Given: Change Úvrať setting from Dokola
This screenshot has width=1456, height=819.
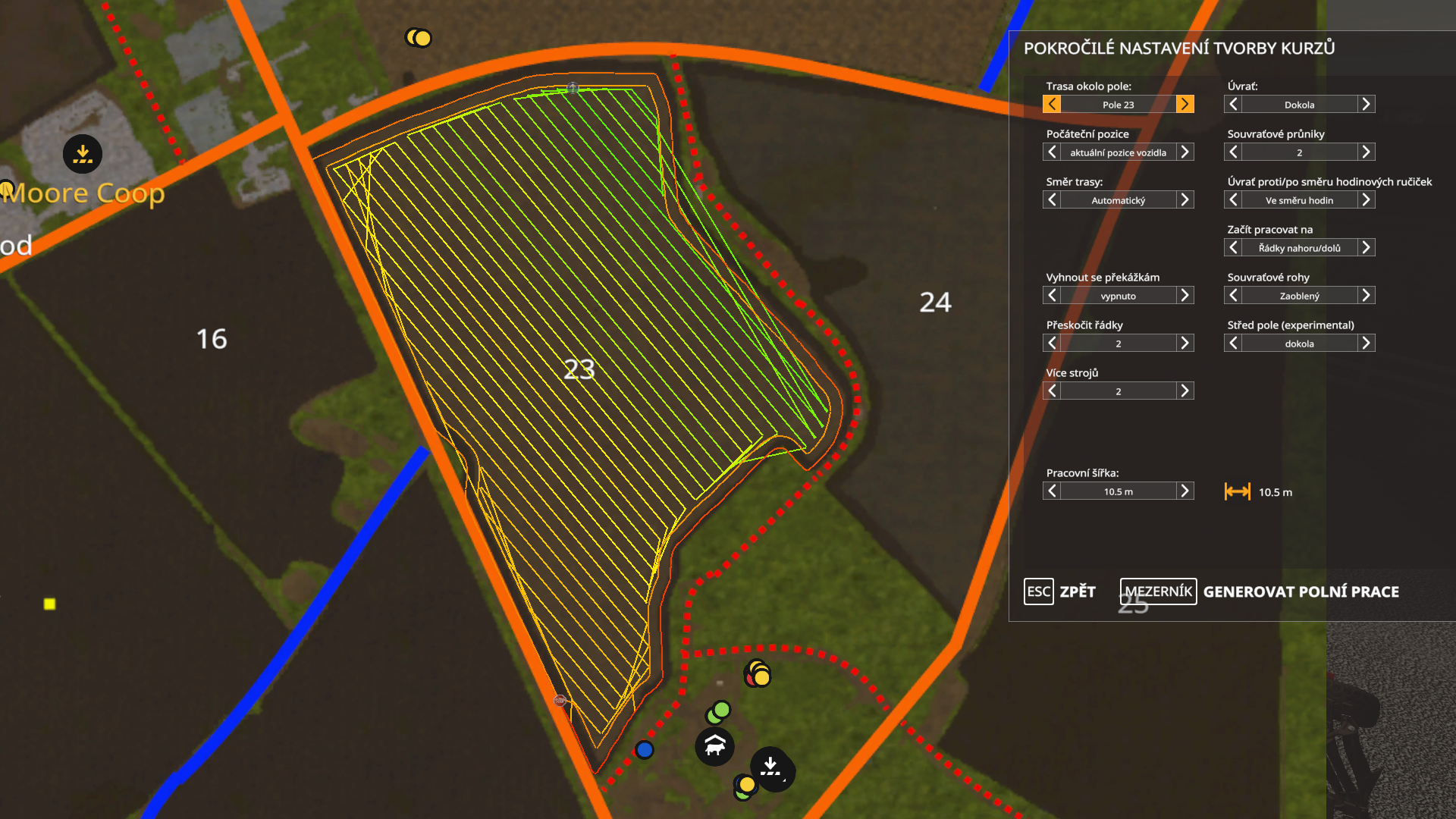Looking at the screenshot, I should [x=1365, y=104].
